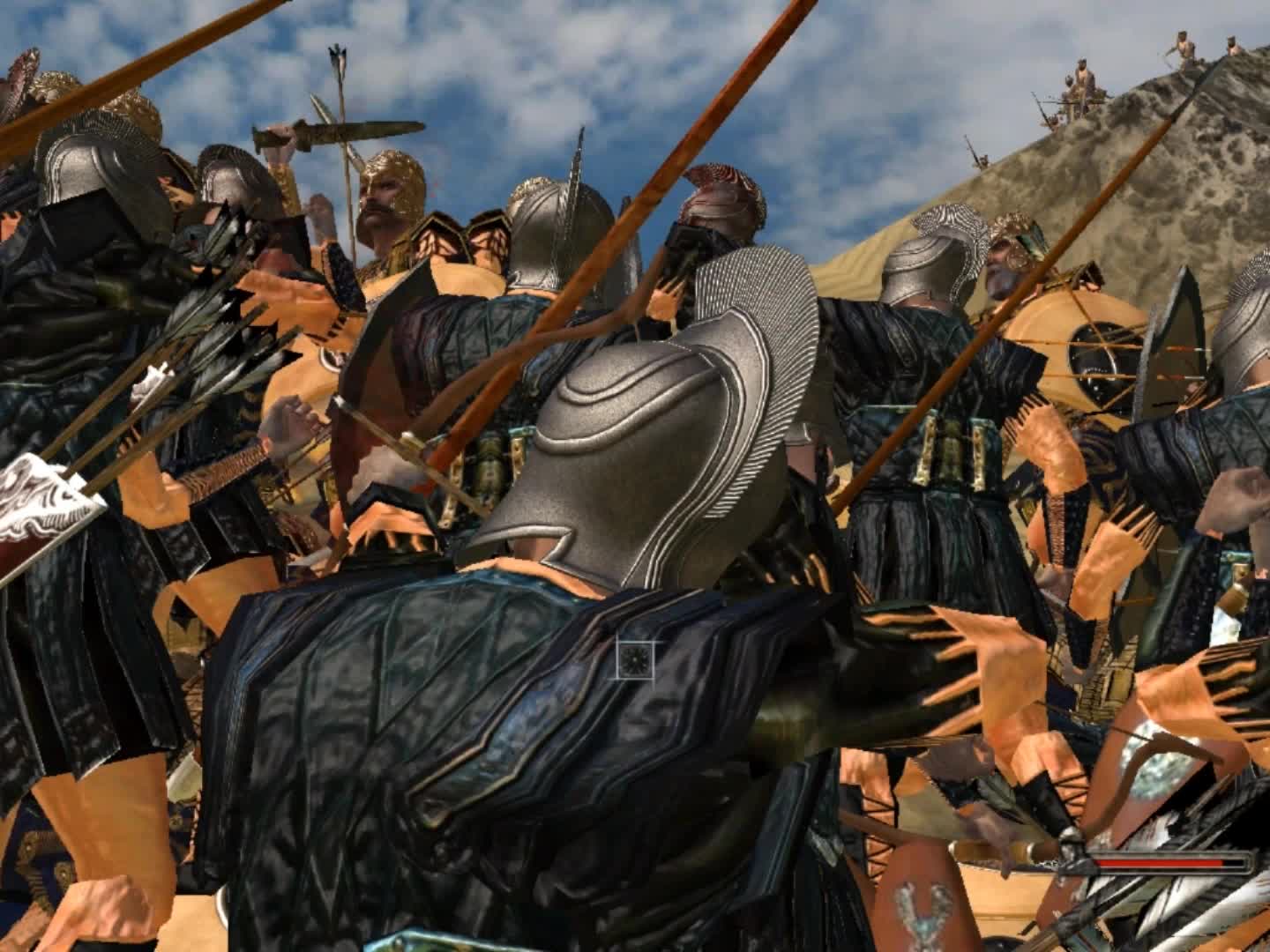Click the square targeting reticle crosshair
This screenshot has height=952, width=1270.
tap(638, 659)
